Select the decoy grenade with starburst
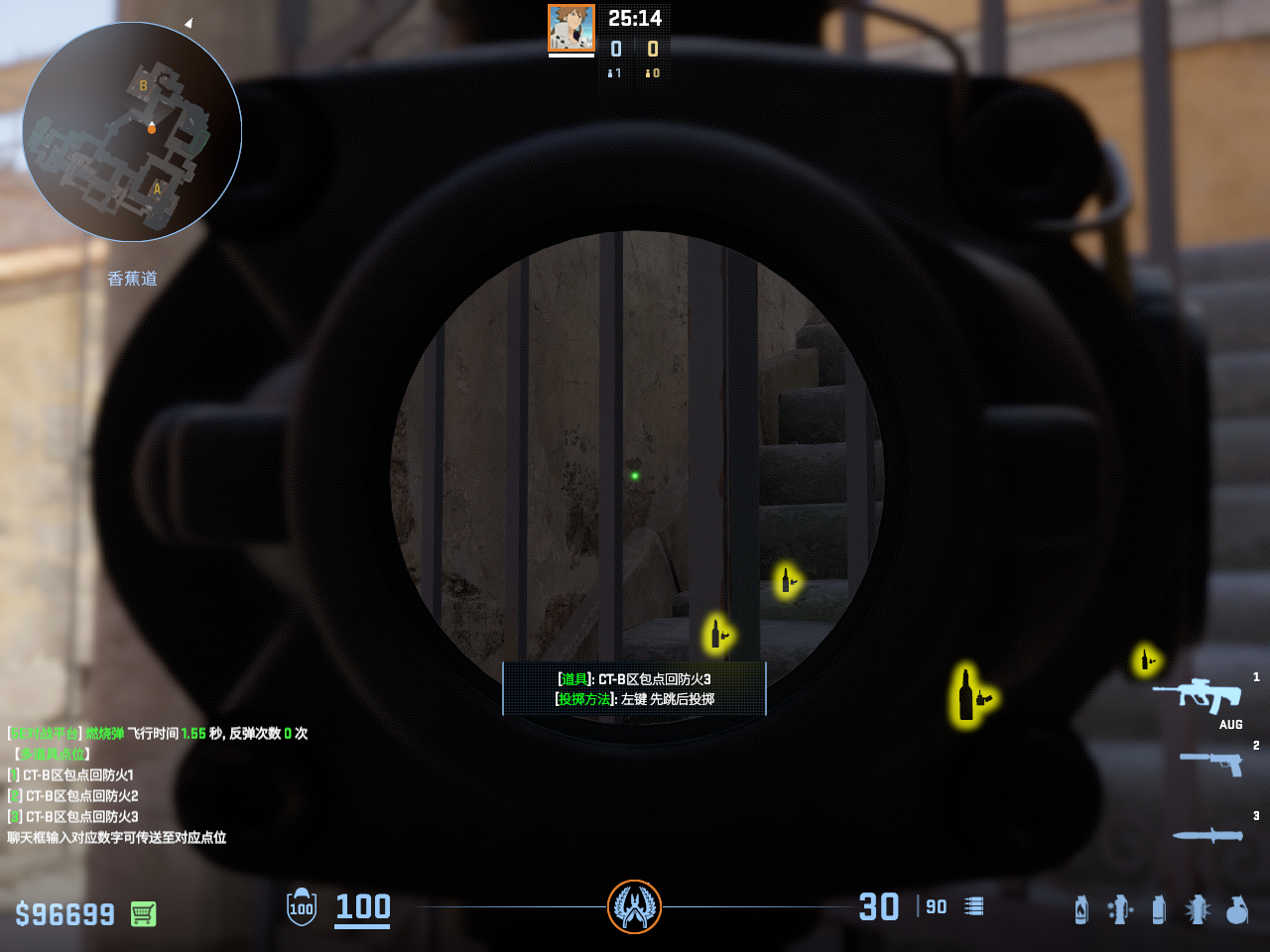The width and height of the screenshot is (1270, 952). coord(1198,908)
